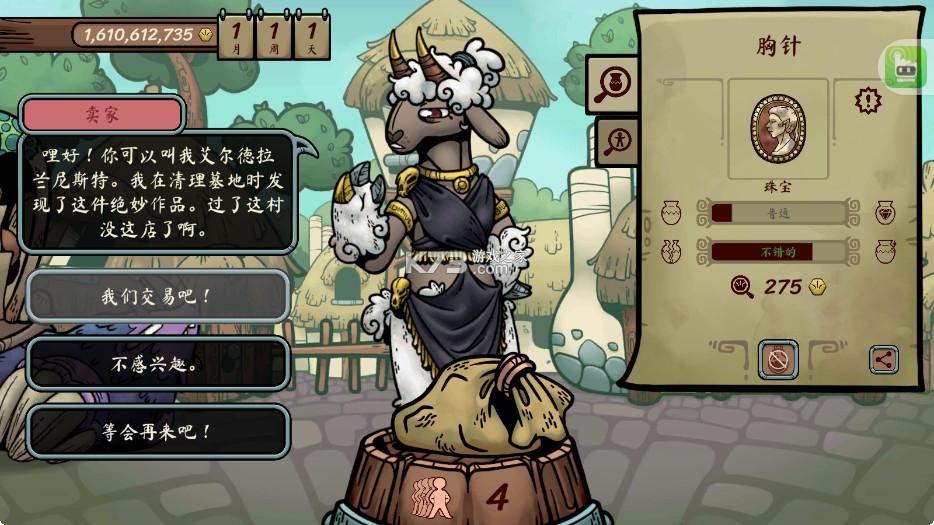The width and height of the screenshot is (934, 525).
Task: Open the green robot overlay icon
Action: (903, 66)
